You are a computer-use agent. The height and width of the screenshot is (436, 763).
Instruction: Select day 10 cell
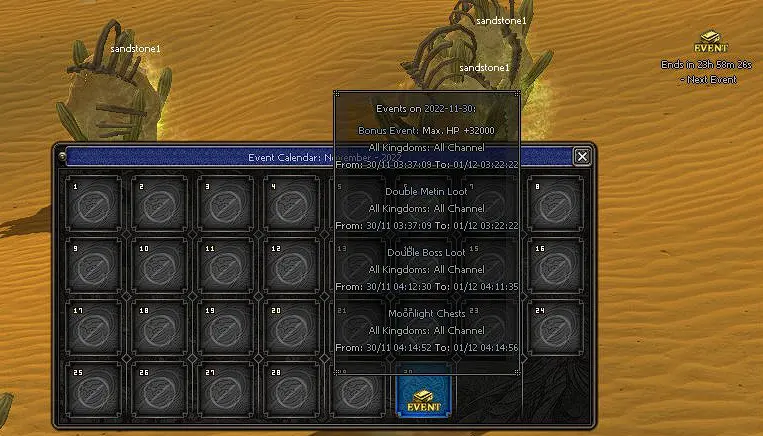159,266
